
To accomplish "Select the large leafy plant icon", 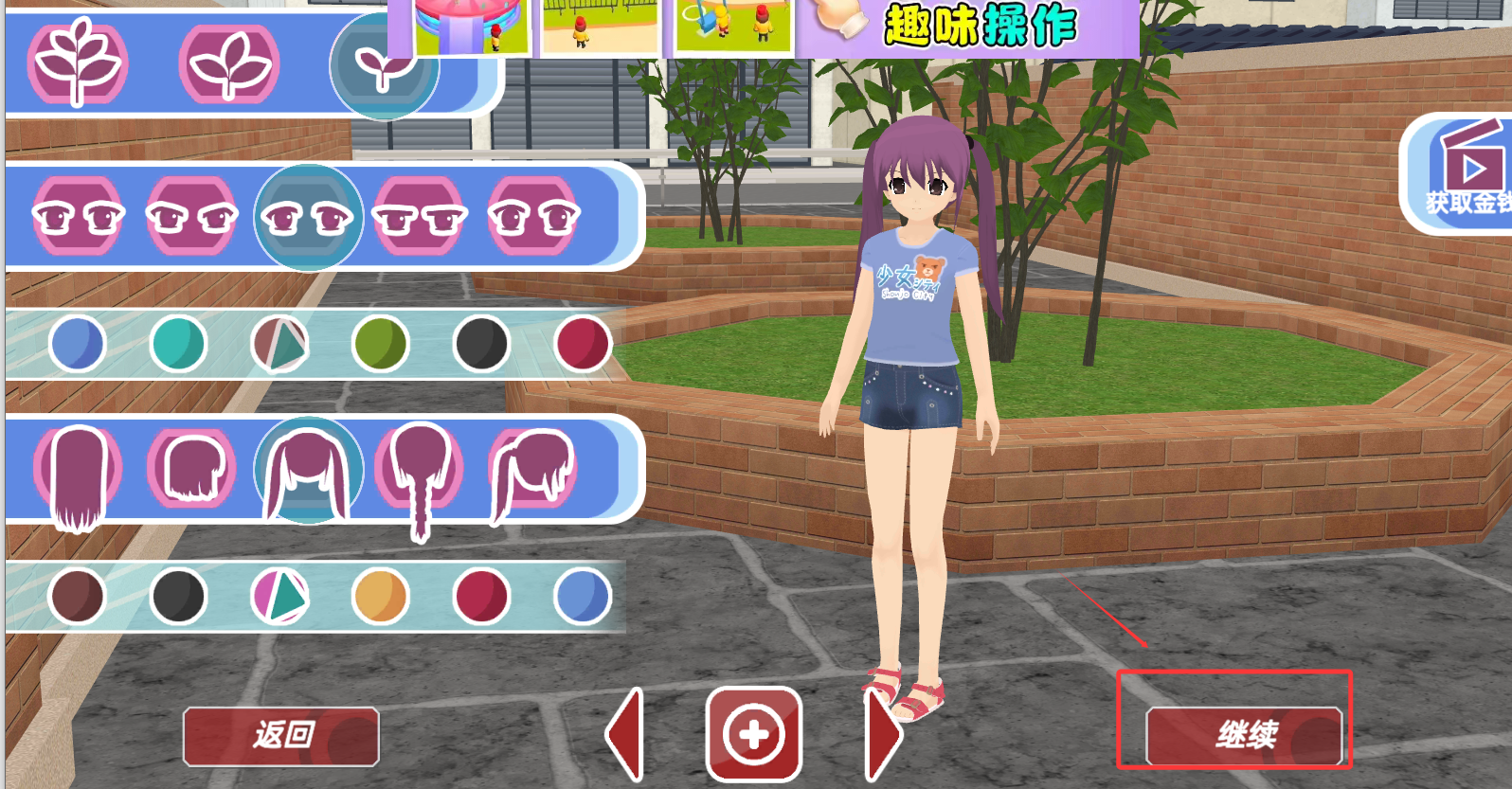I will [78, 63].
